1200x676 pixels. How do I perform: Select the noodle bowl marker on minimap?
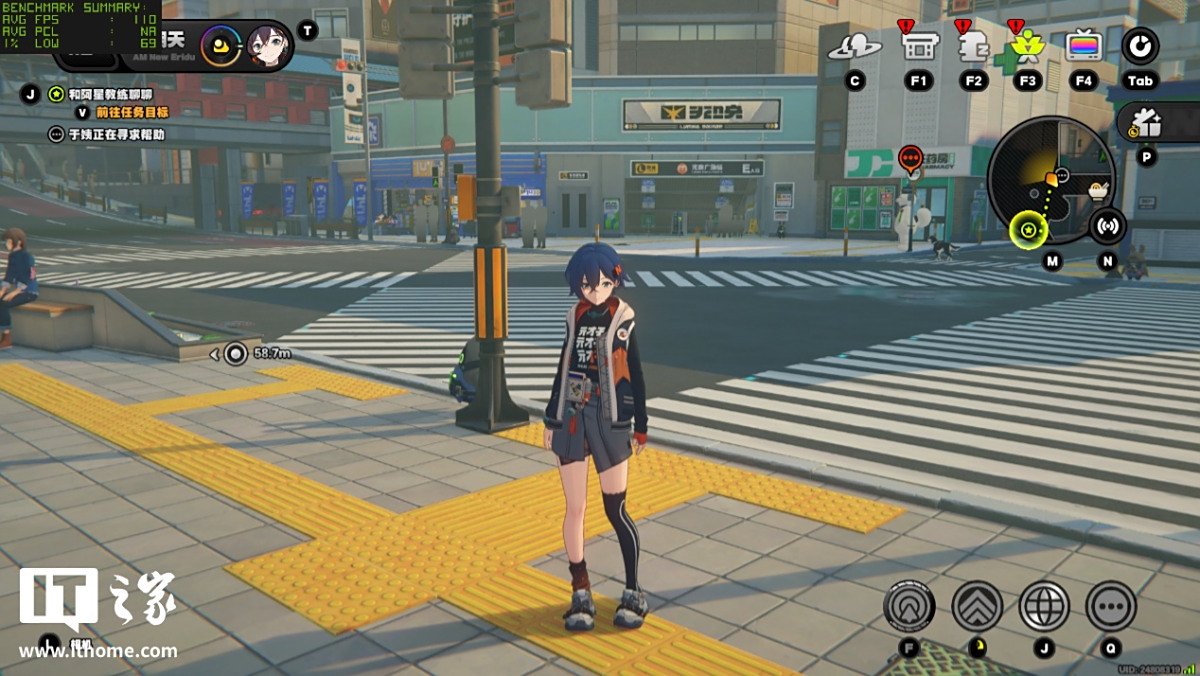tap(1099, 188)
